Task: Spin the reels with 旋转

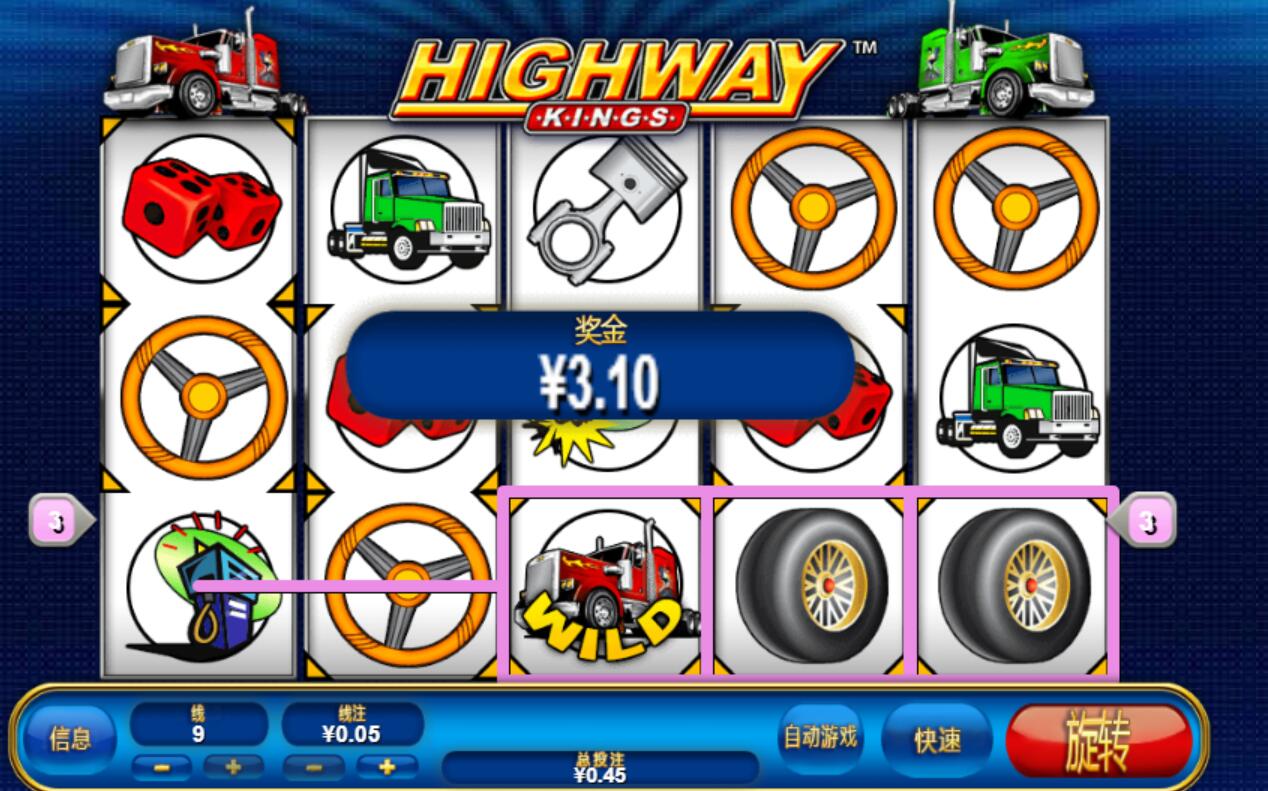Action: [1098, 741]
